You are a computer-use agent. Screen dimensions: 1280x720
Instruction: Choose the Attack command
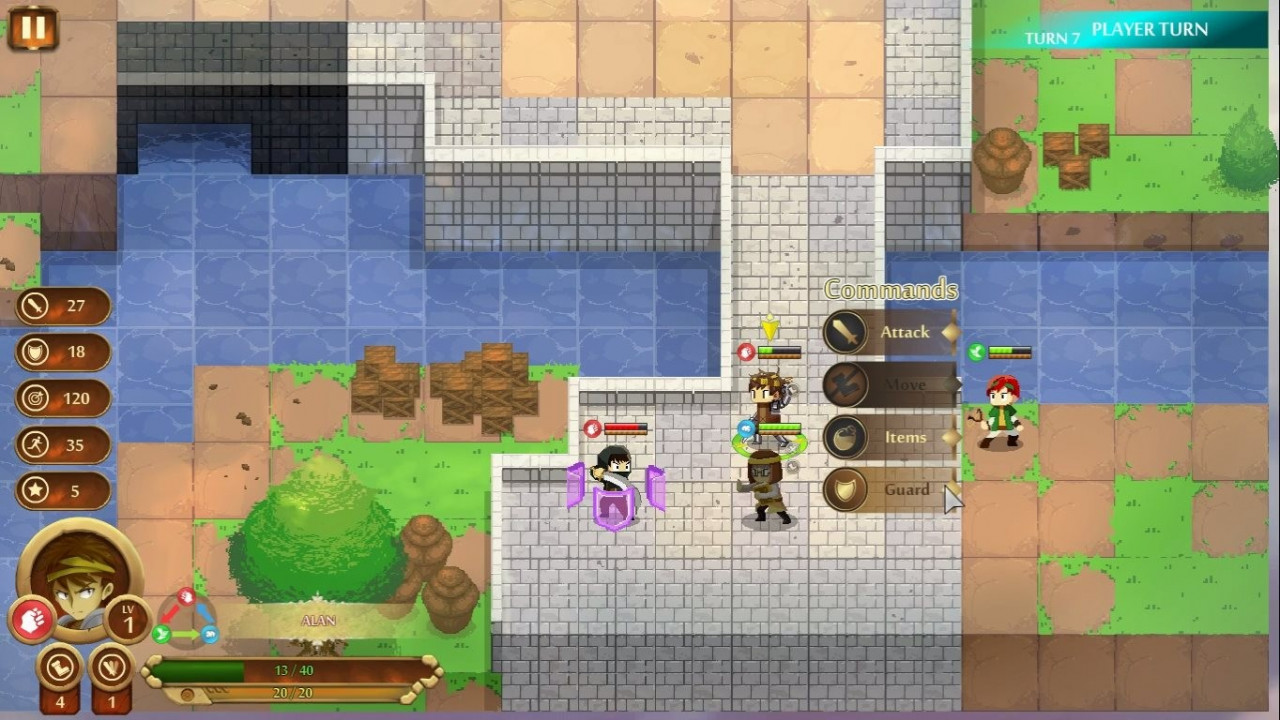[890, 333]
